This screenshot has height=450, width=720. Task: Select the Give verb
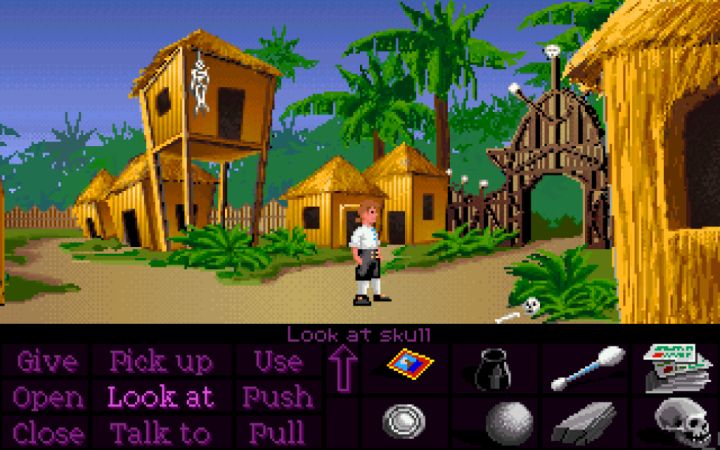pos(48,361)
